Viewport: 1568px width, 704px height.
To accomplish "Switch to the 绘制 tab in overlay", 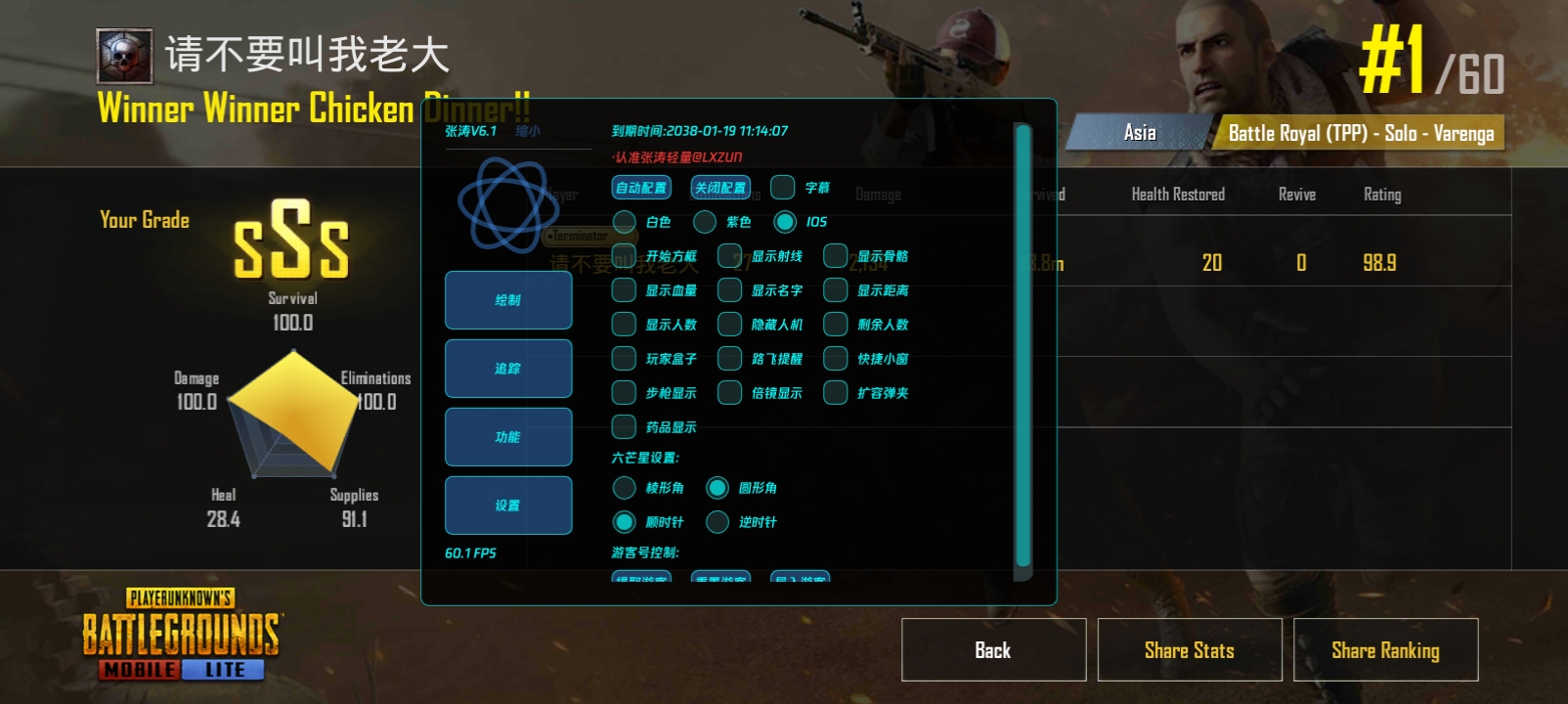I will [508, 300].
